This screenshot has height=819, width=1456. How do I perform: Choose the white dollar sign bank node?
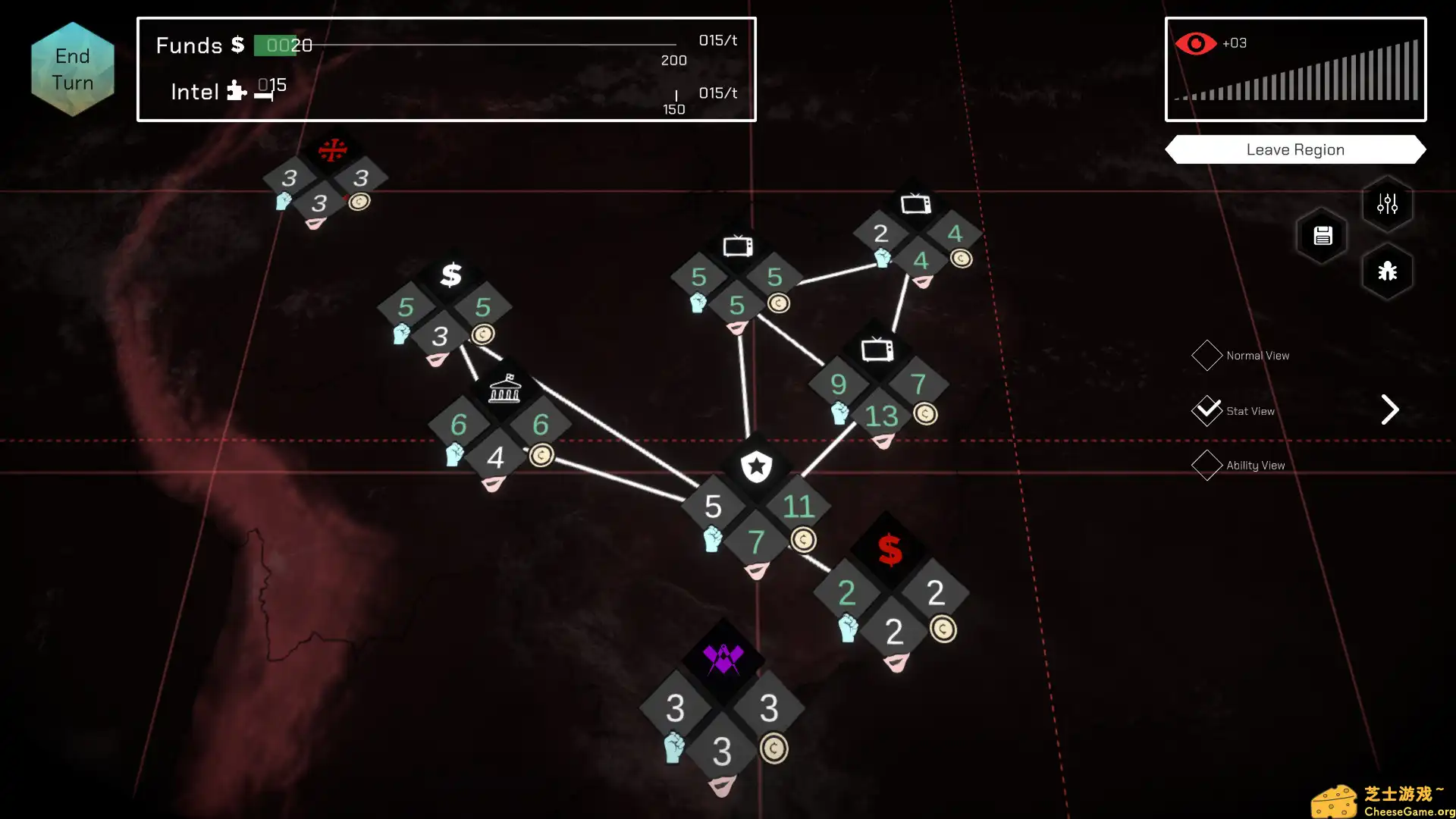451,275
